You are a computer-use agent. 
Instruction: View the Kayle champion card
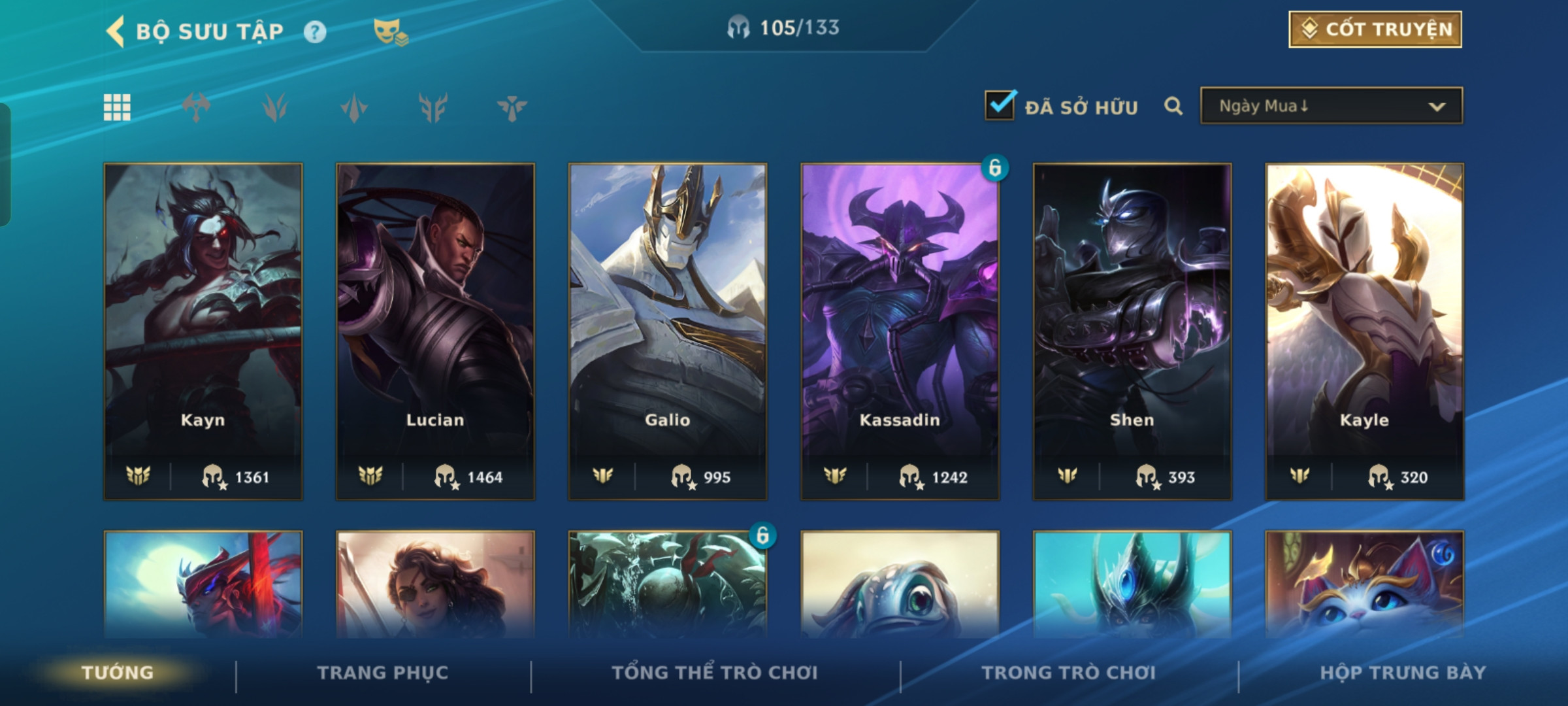1364,331
